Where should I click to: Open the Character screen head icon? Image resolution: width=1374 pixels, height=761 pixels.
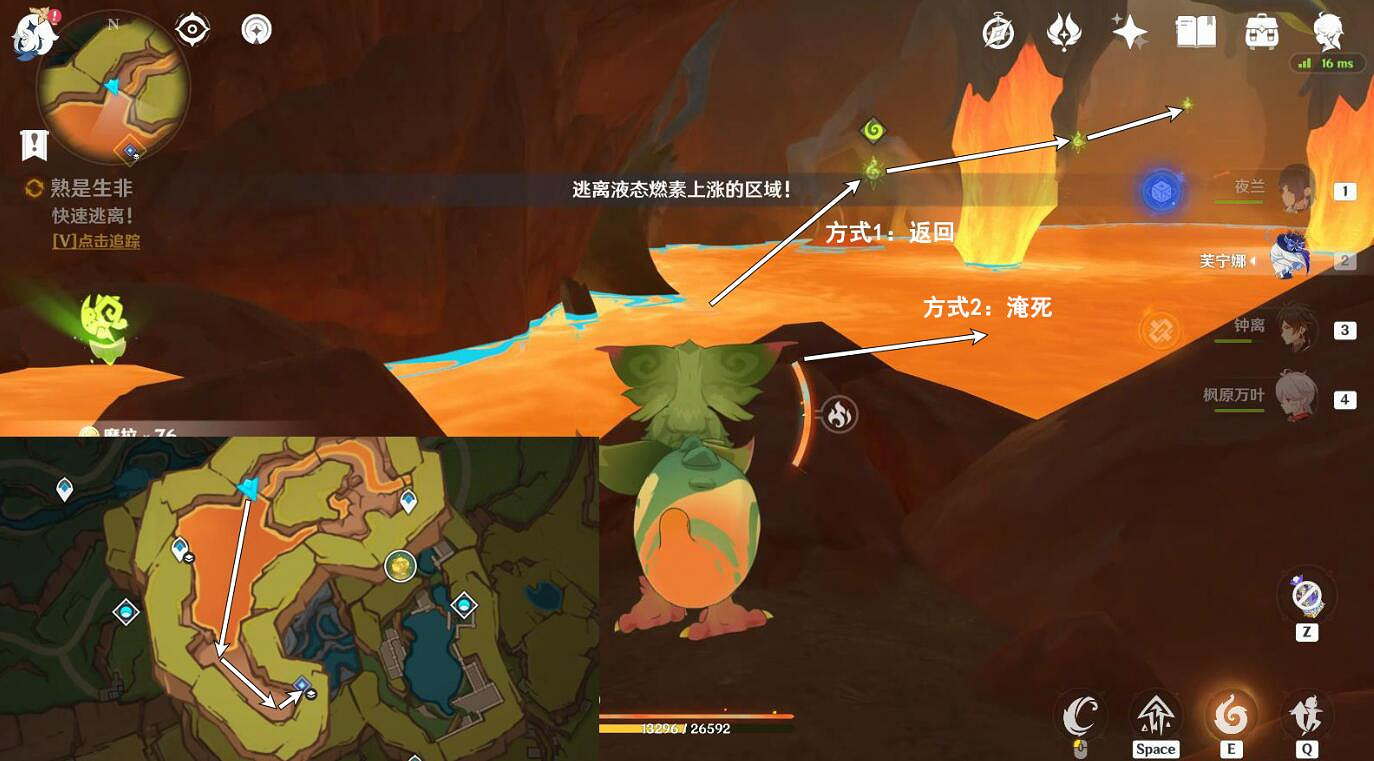[1329, 31]
